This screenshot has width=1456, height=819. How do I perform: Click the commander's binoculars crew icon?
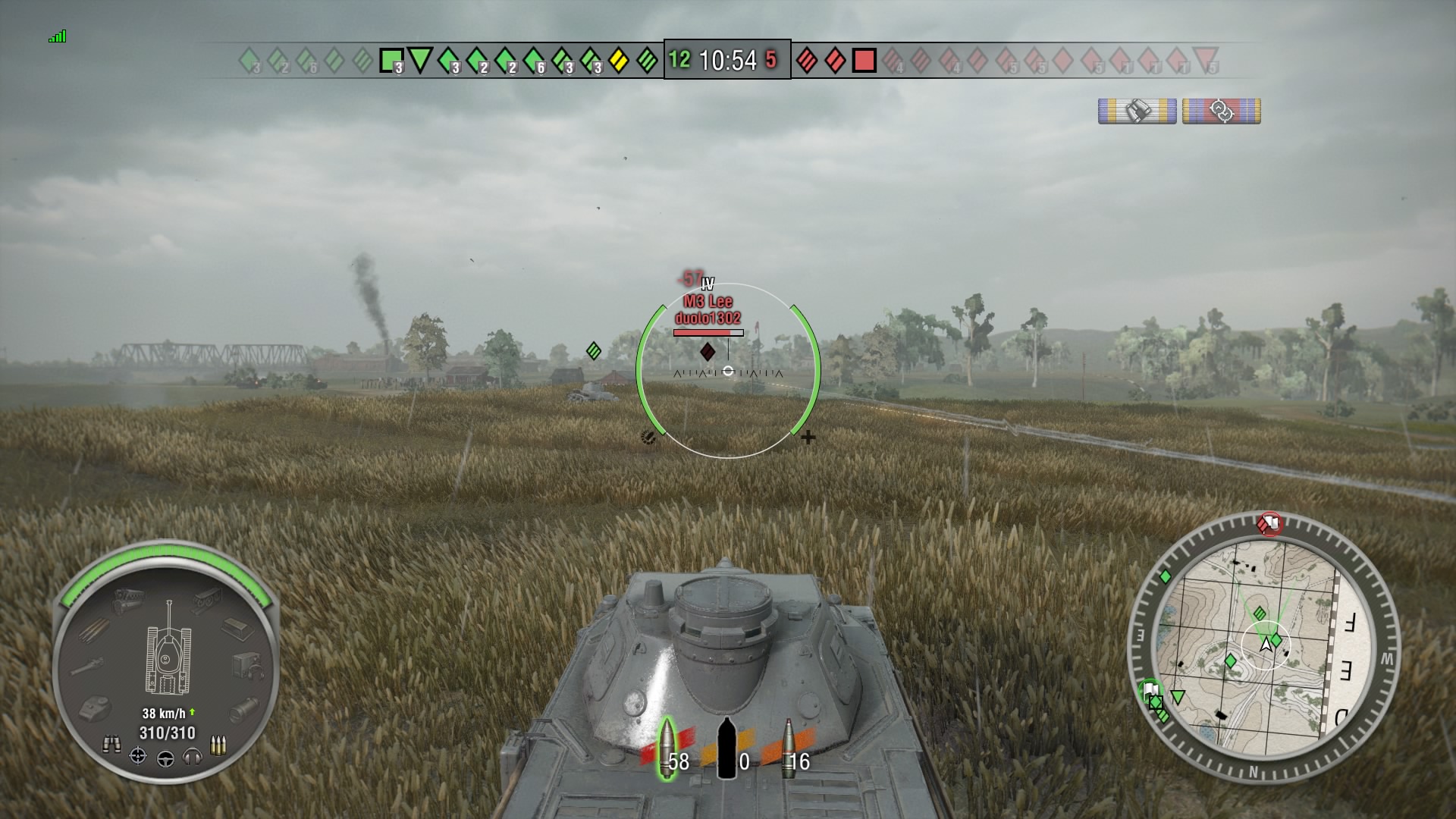point(111,743)
